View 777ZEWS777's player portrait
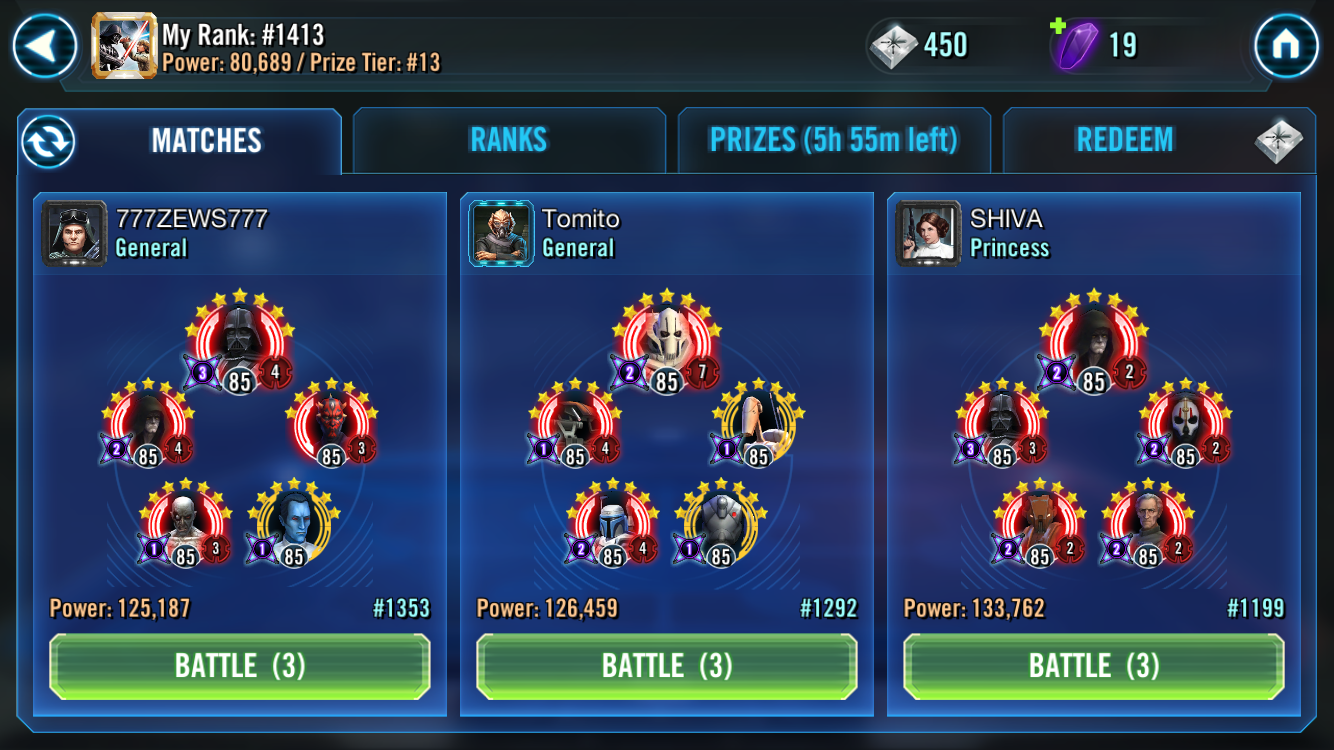1334x750 pixels. click(74, 233)
